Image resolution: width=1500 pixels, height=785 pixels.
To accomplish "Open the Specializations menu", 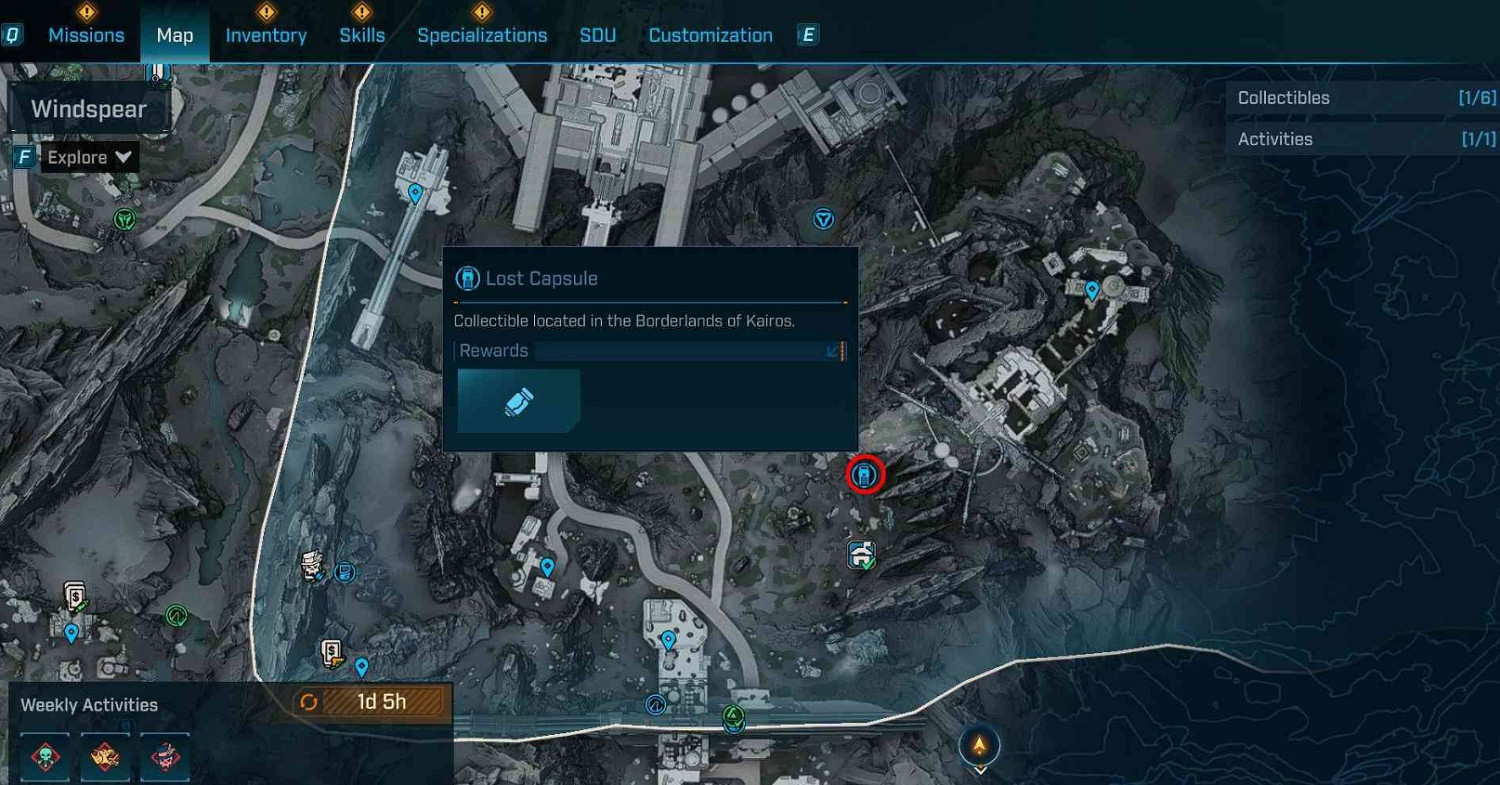I will click(x=482, y=35).
